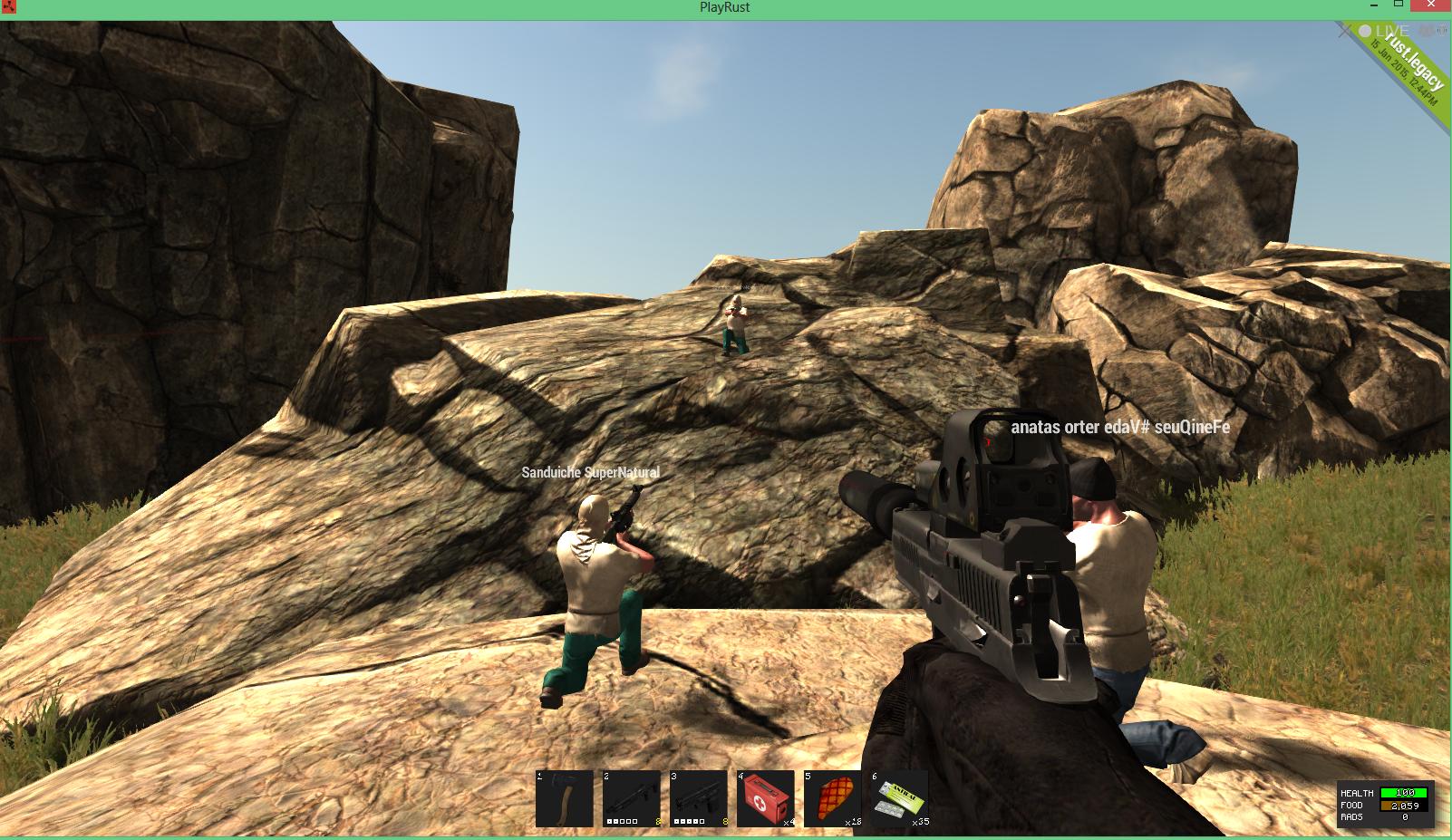
Task: Choose the anti-radiation pills slot
Action: [x=900, y=798]
